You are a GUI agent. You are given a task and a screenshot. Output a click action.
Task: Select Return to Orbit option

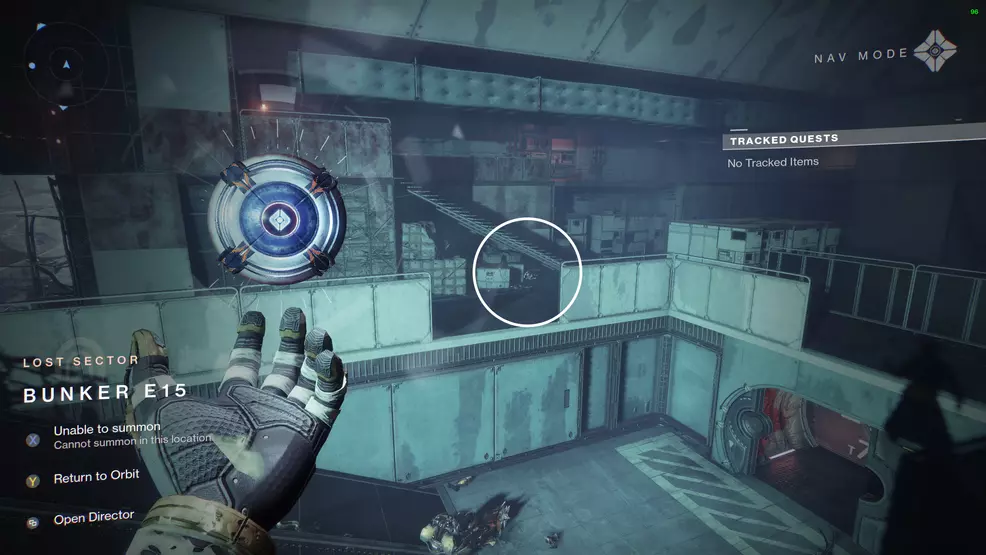(x=96, y=477)
